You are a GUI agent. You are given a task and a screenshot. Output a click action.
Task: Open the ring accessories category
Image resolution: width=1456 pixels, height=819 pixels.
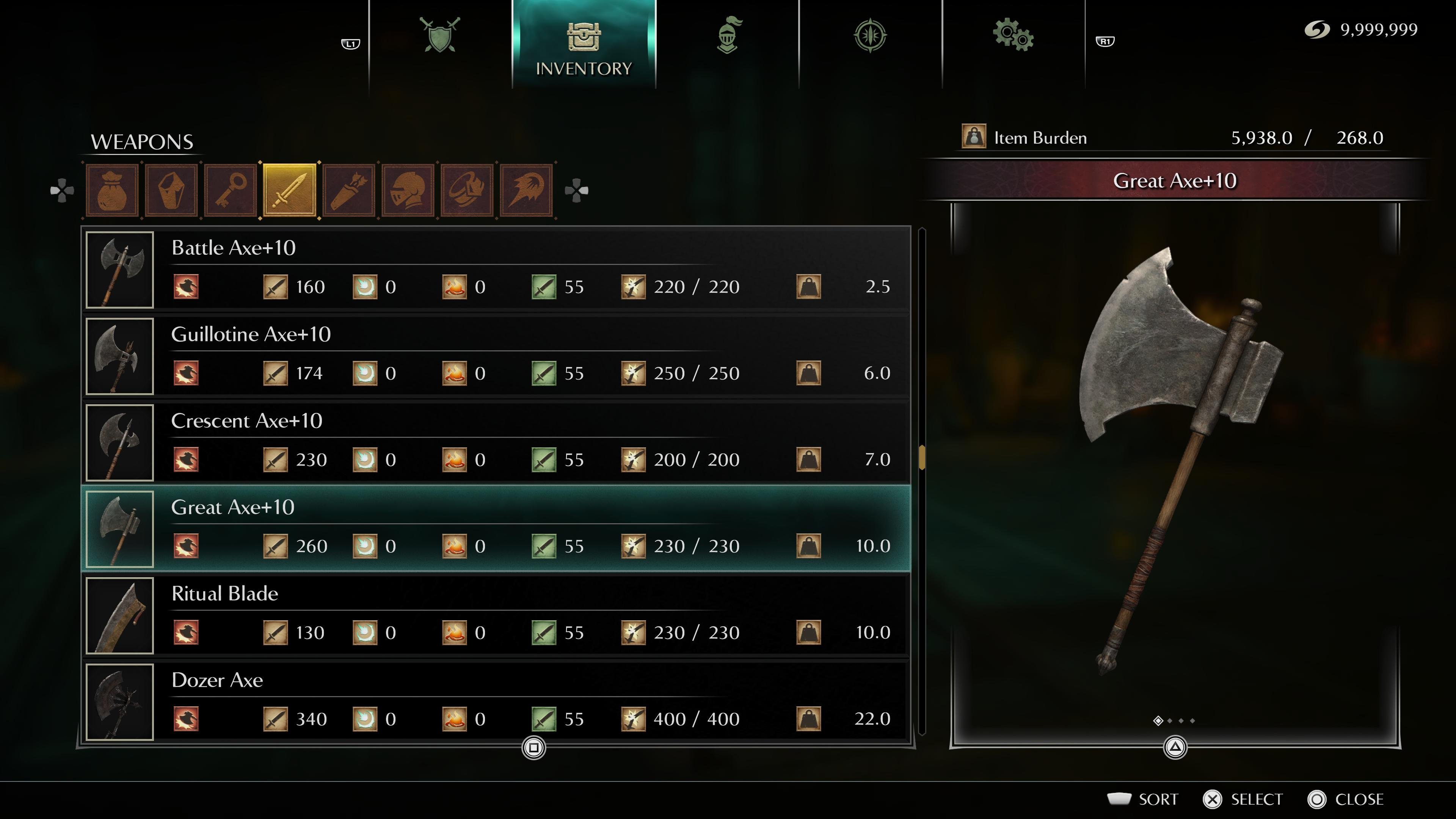468,190
